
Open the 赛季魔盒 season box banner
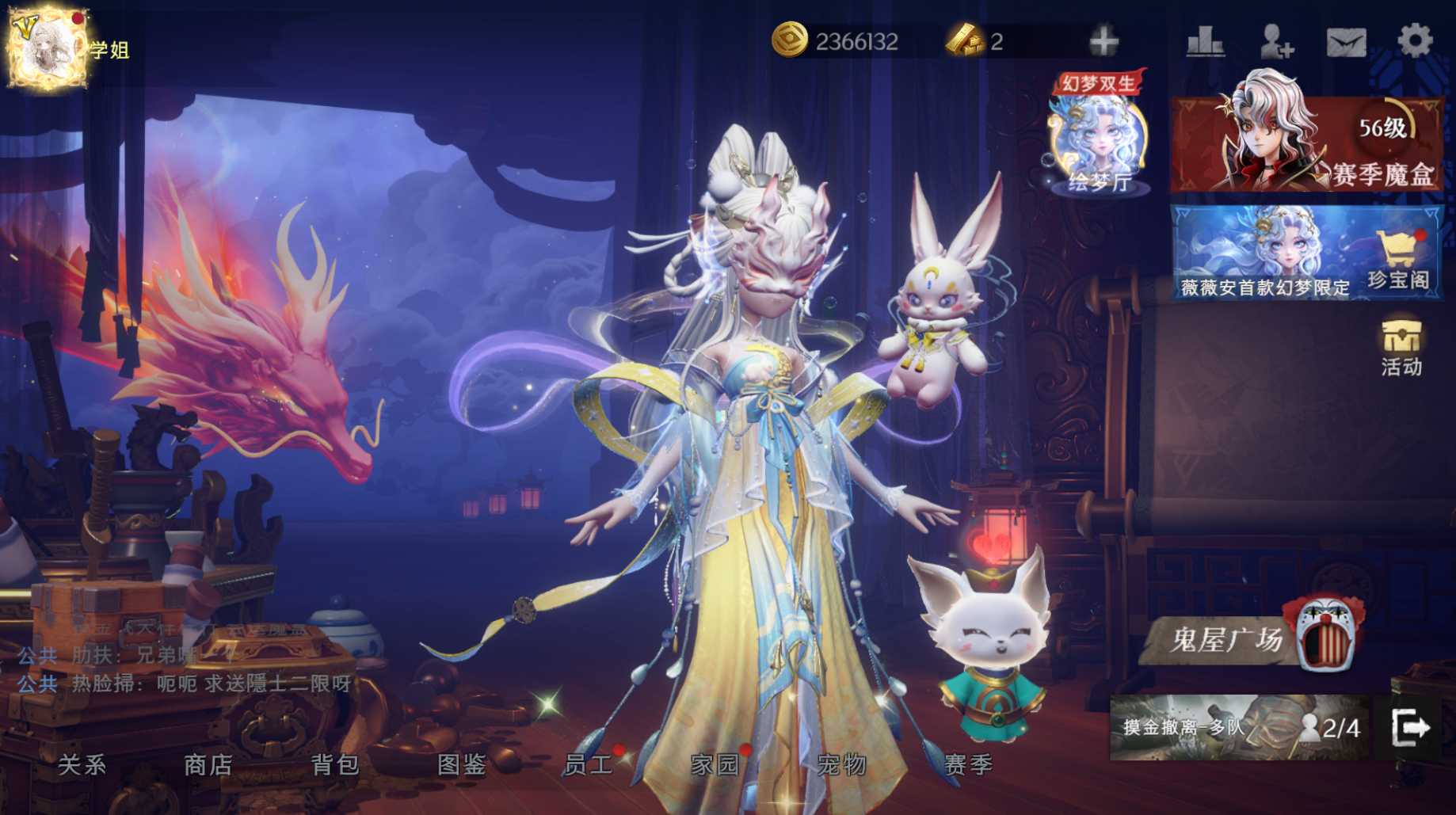pos(1305,144)
